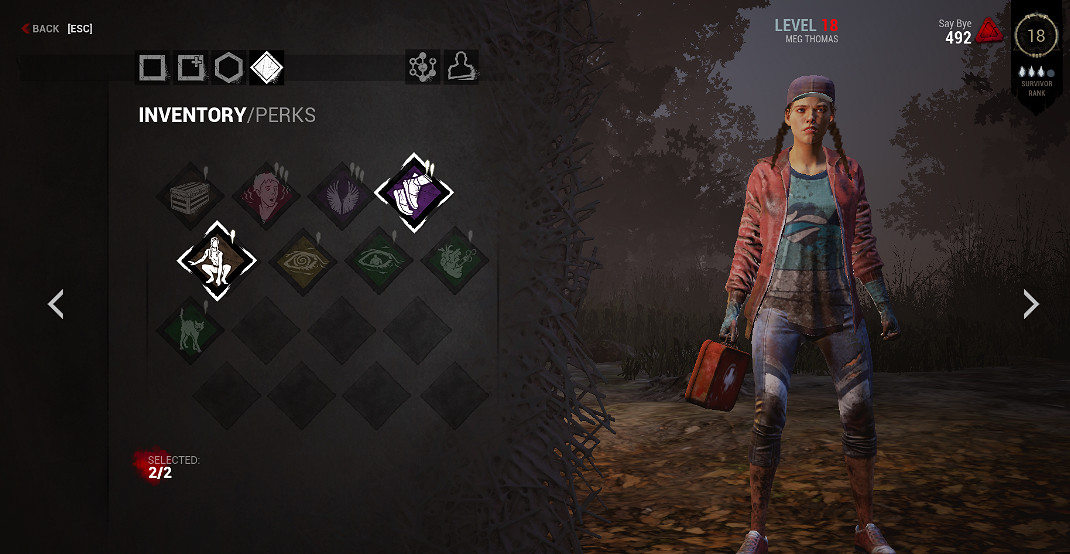View the Survivor Rank 18 badge

(x=1036, y=37)
